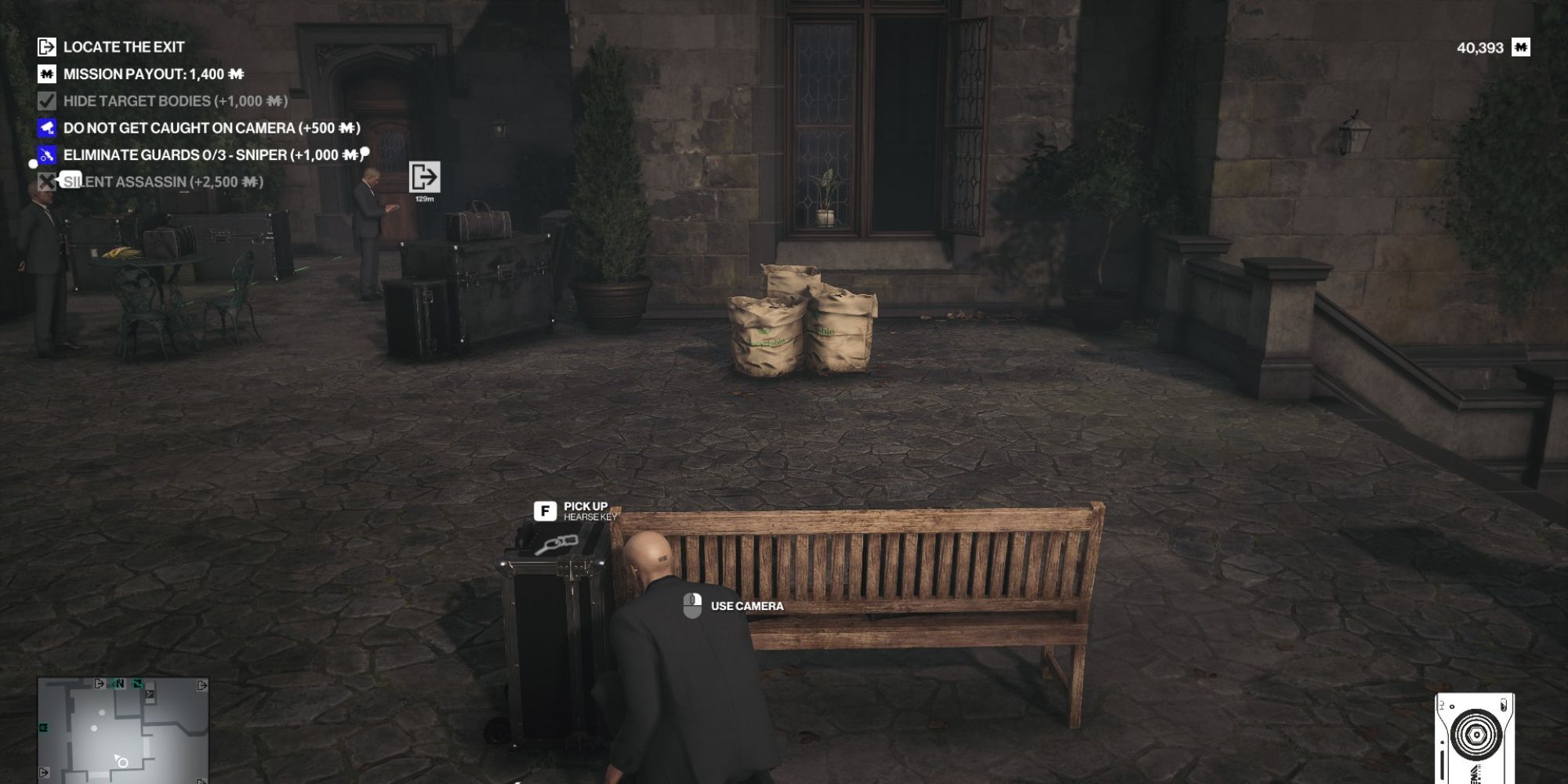Select the sniper rifle icon beside Eliminate Guards
Screen dimensions: 1568x784
pyautogui.click(x=47, y=154)
